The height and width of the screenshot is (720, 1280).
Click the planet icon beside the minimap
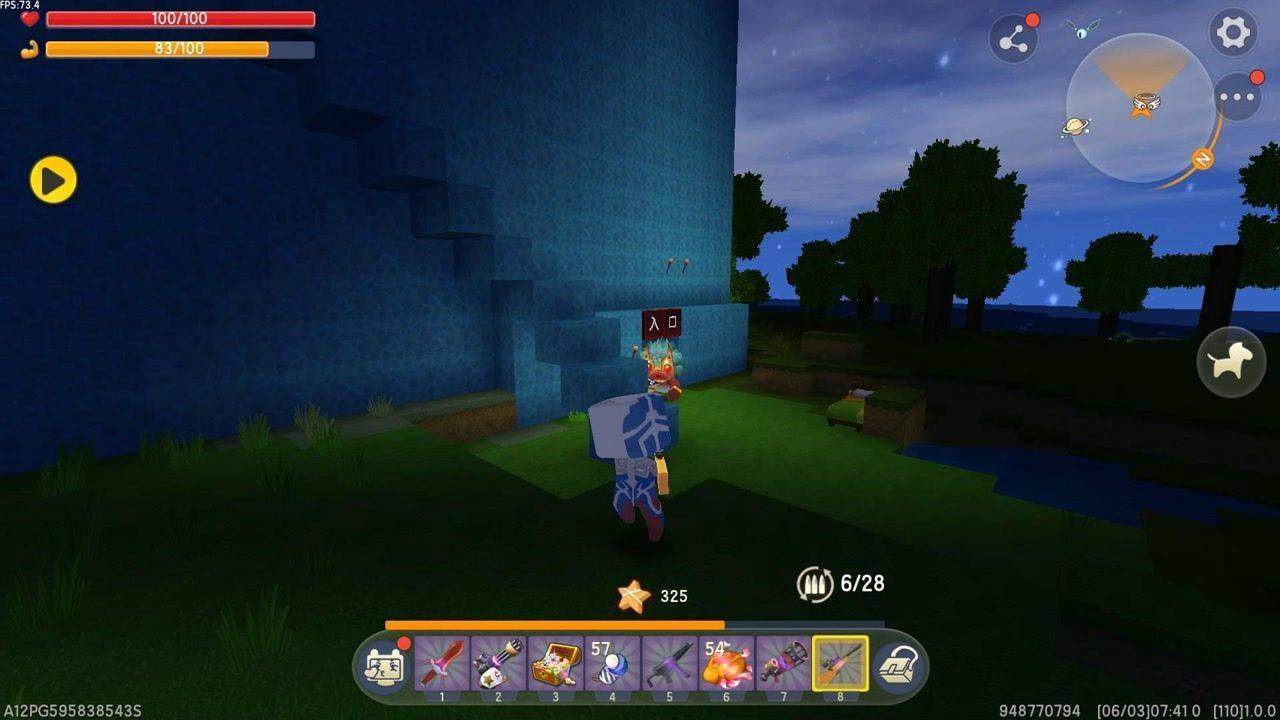pyautogui.click(x=1076, y=126)
